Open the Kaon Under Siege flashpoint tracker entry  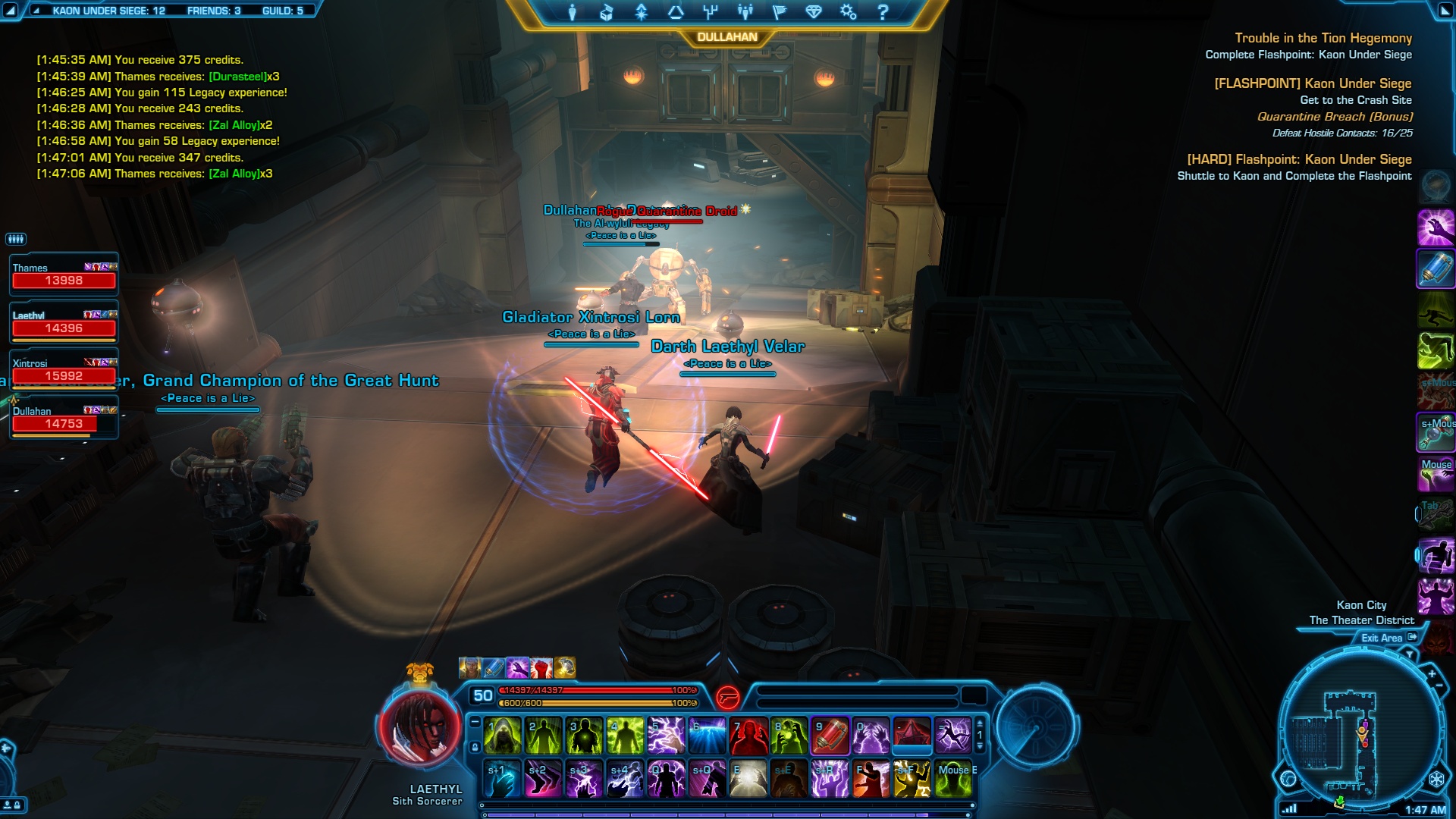pyautogui.click(x=1313, y=83)
